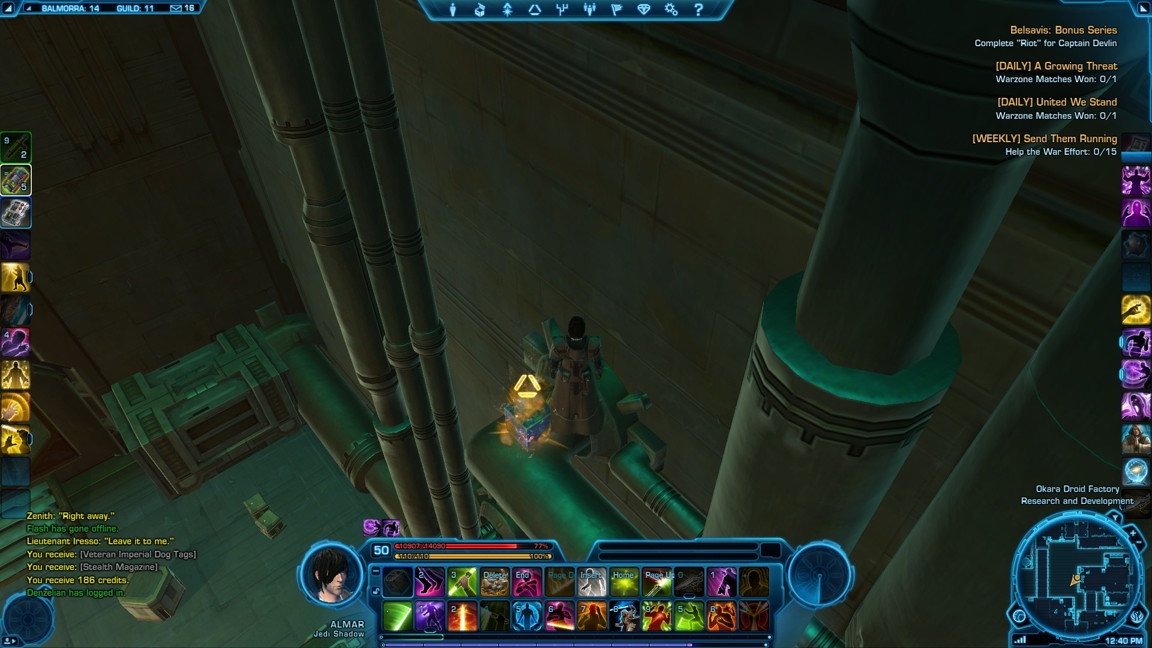Select the Send Them Running weekly quest
This screenshot has height=648, width=1152.
coord(1044,139)
